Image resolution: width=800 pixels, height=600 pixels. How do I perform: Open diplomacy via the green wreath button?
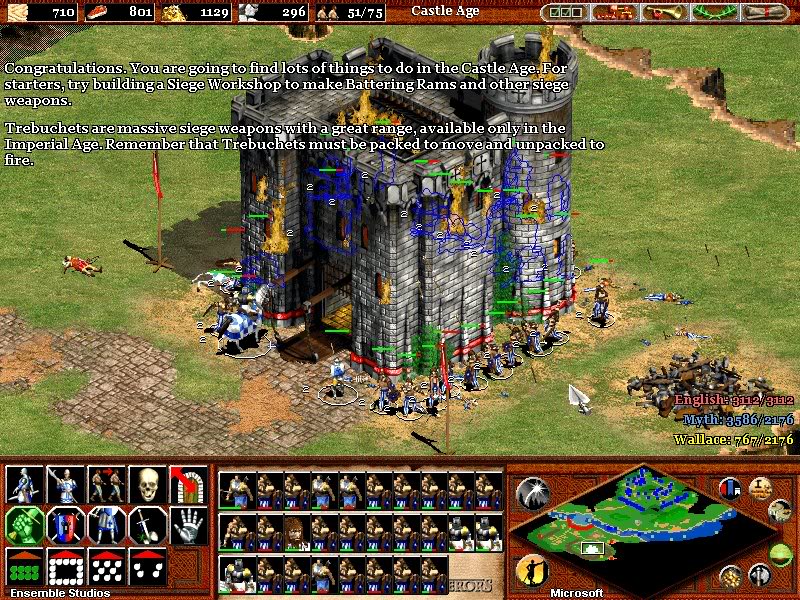tap(710, 13)
